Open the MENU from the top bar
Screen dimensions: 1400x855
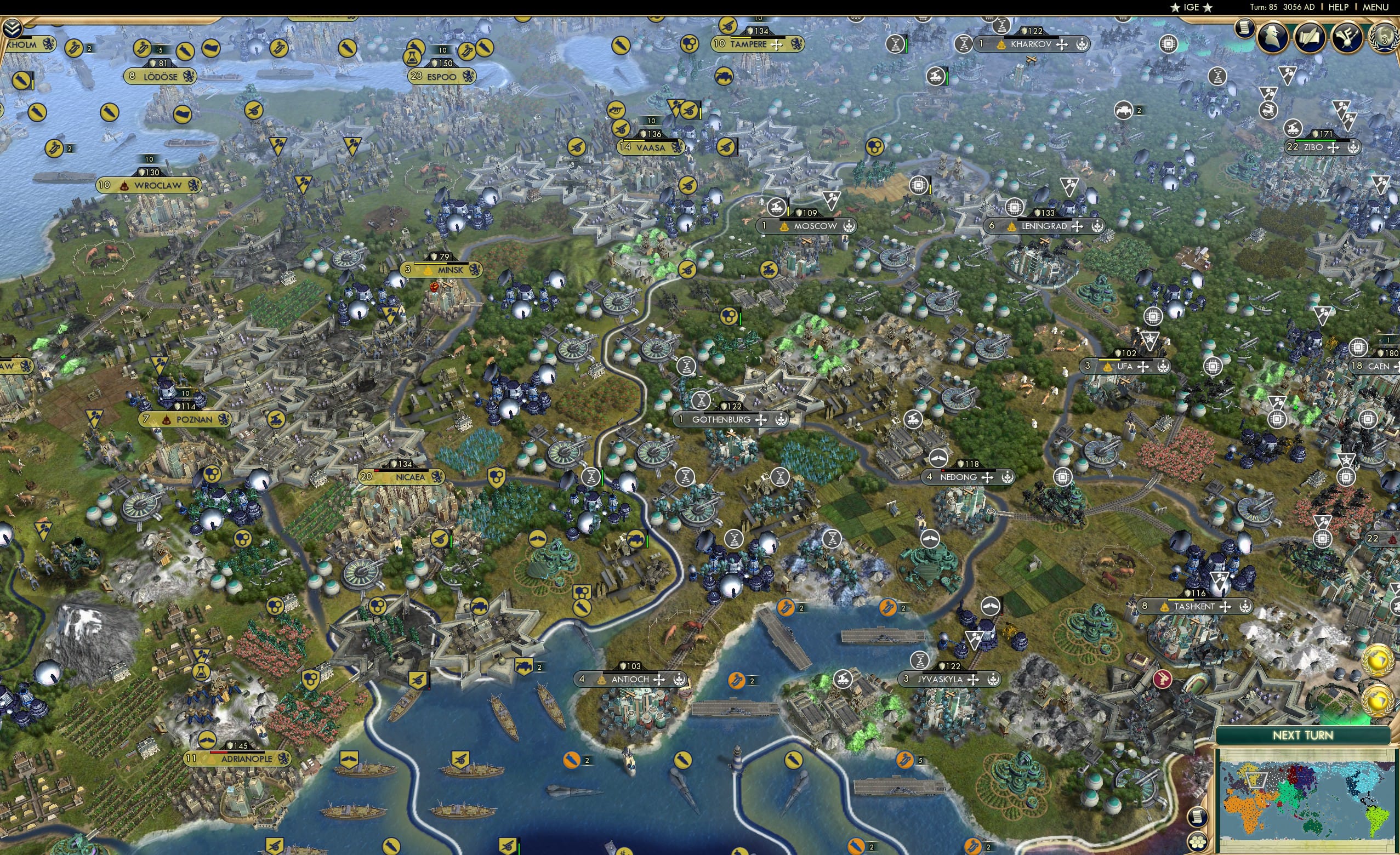pyautogui.click(x=1375, y=7)
